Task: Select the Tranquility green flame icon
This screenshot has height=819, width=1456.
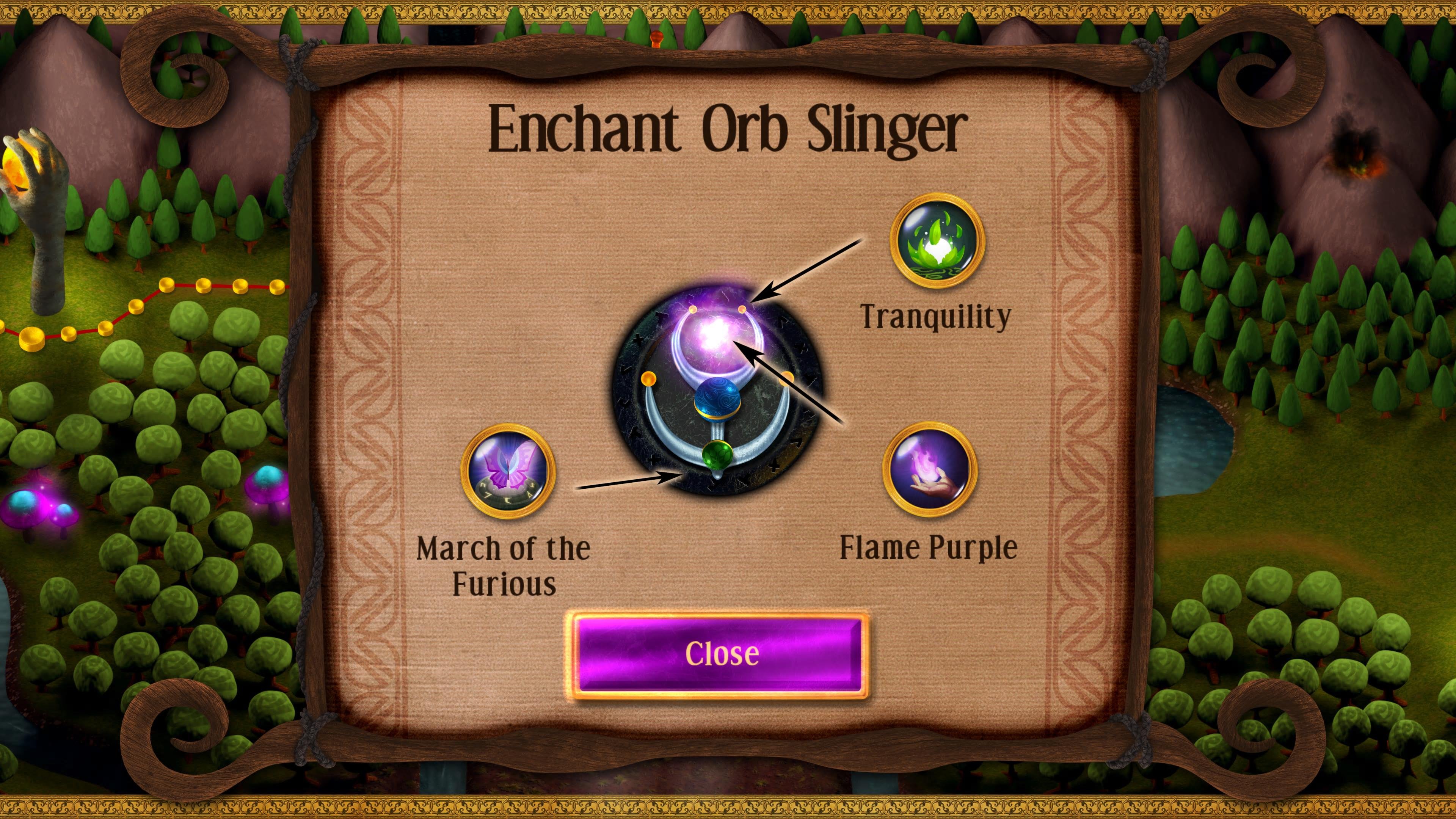Action: 937,241
